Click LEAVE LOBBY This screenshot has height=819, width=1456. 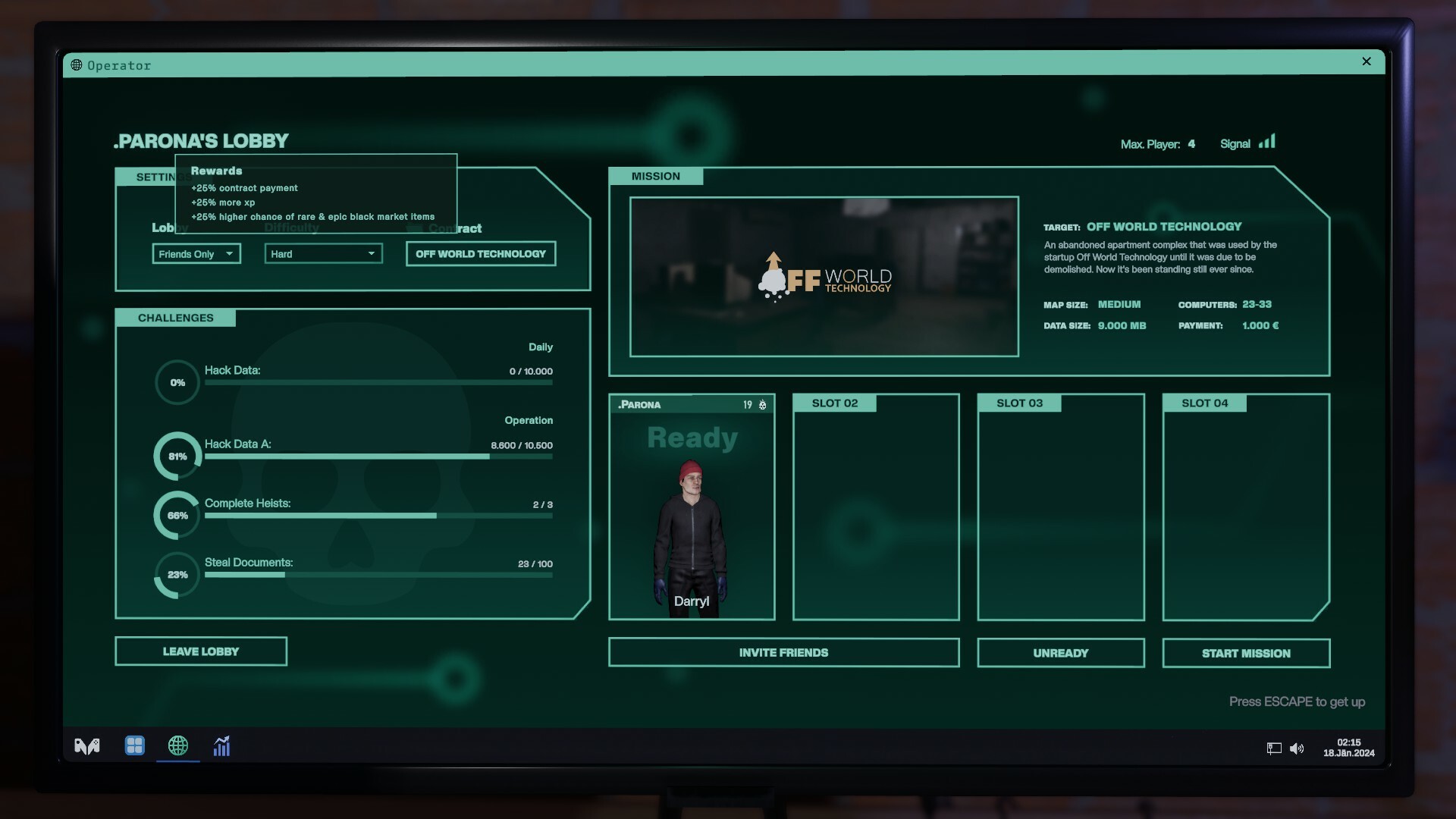pos(200,651)
